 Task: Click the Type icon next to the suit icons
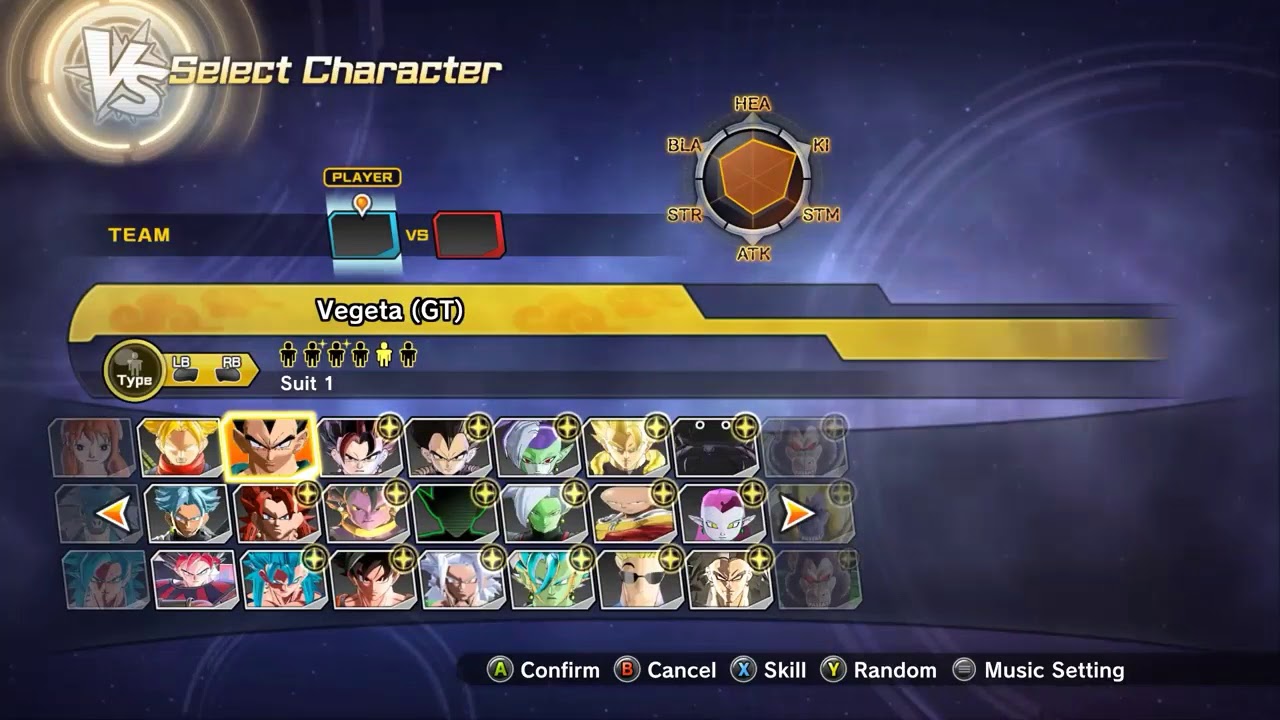135,370
